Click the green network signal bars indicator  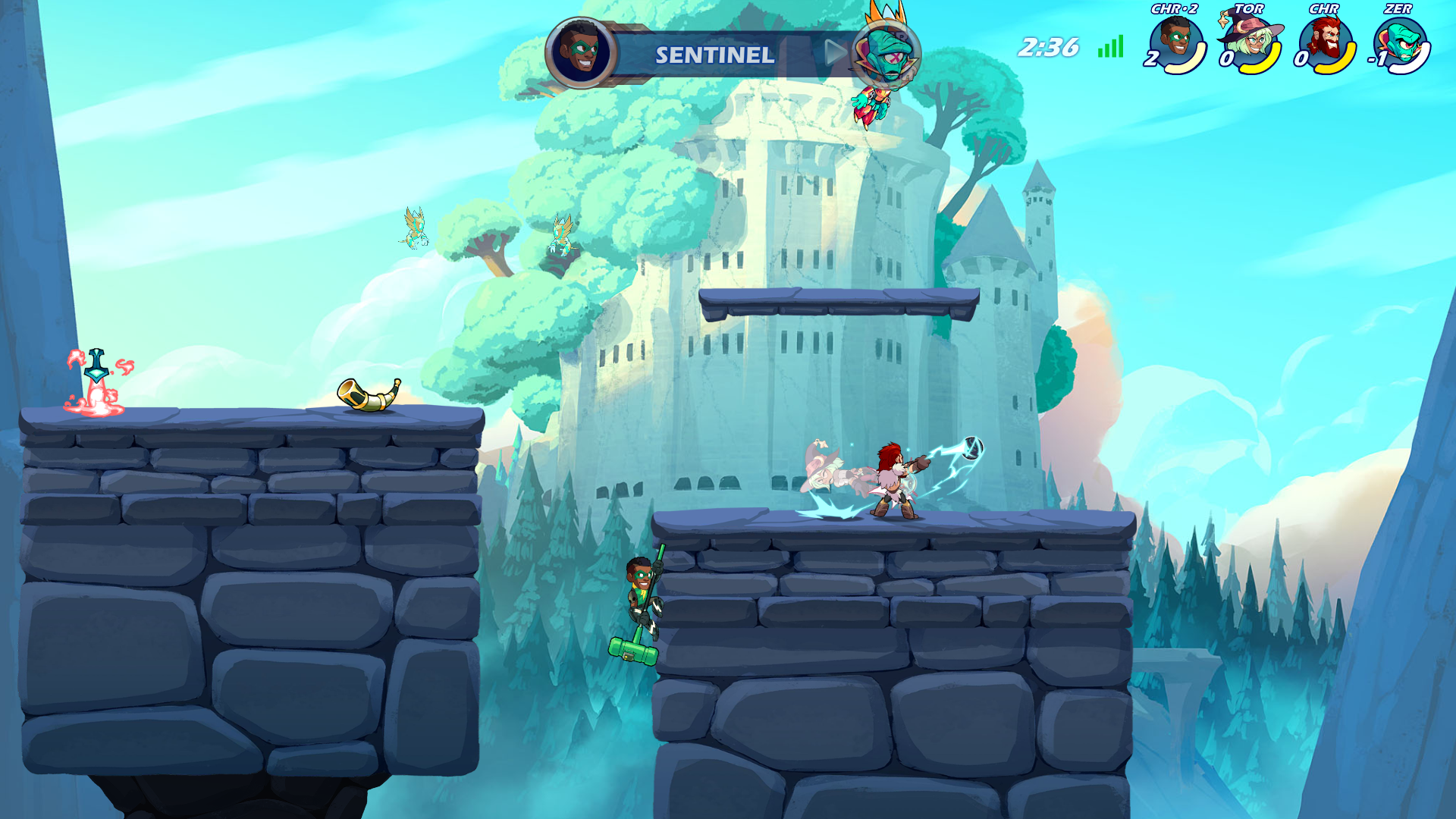1109,48
